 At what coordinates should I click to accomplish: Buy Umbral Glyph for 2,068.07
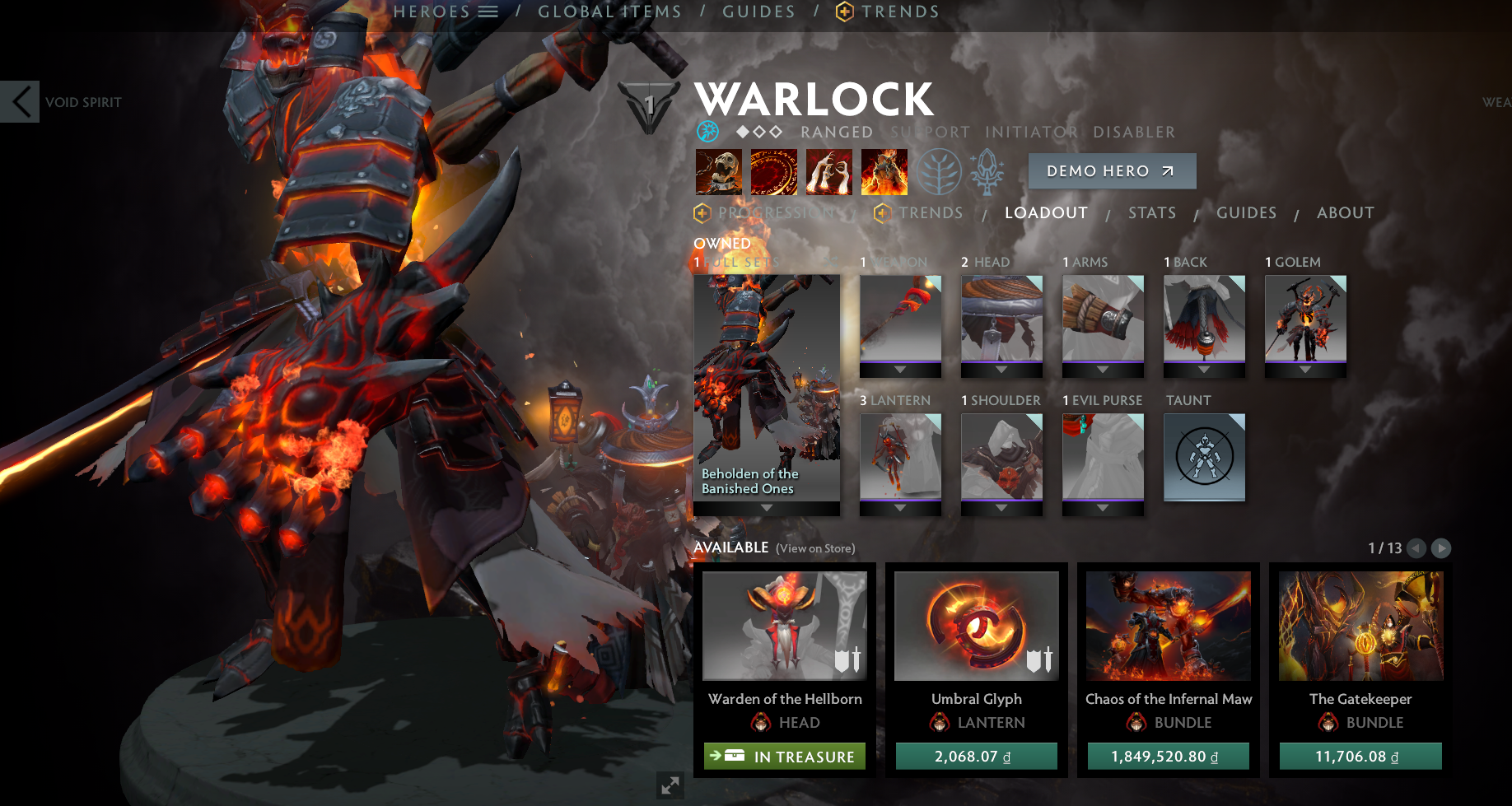pos(976,757)
